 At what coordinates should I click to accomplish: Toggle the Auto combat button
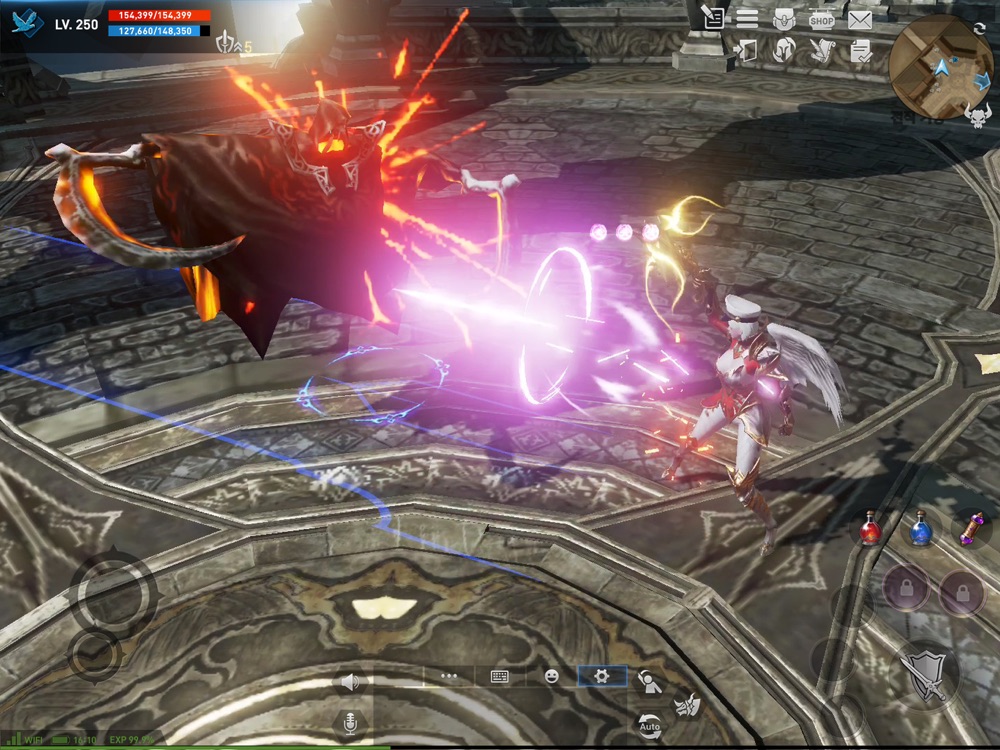click(650, 724)
